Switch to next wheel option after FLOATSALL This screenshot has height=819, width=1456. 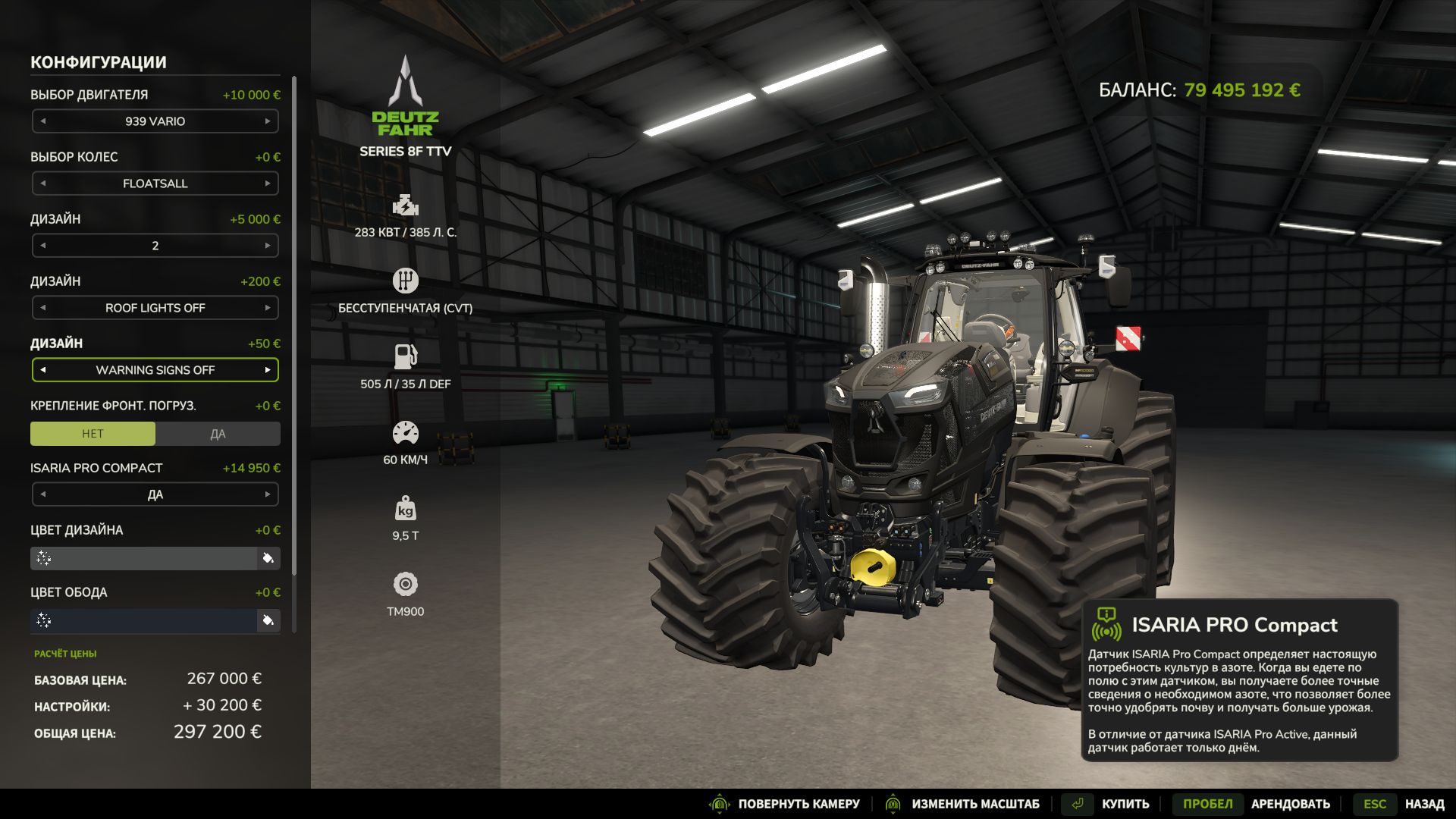pyautogui.click(x=267, y=184)
